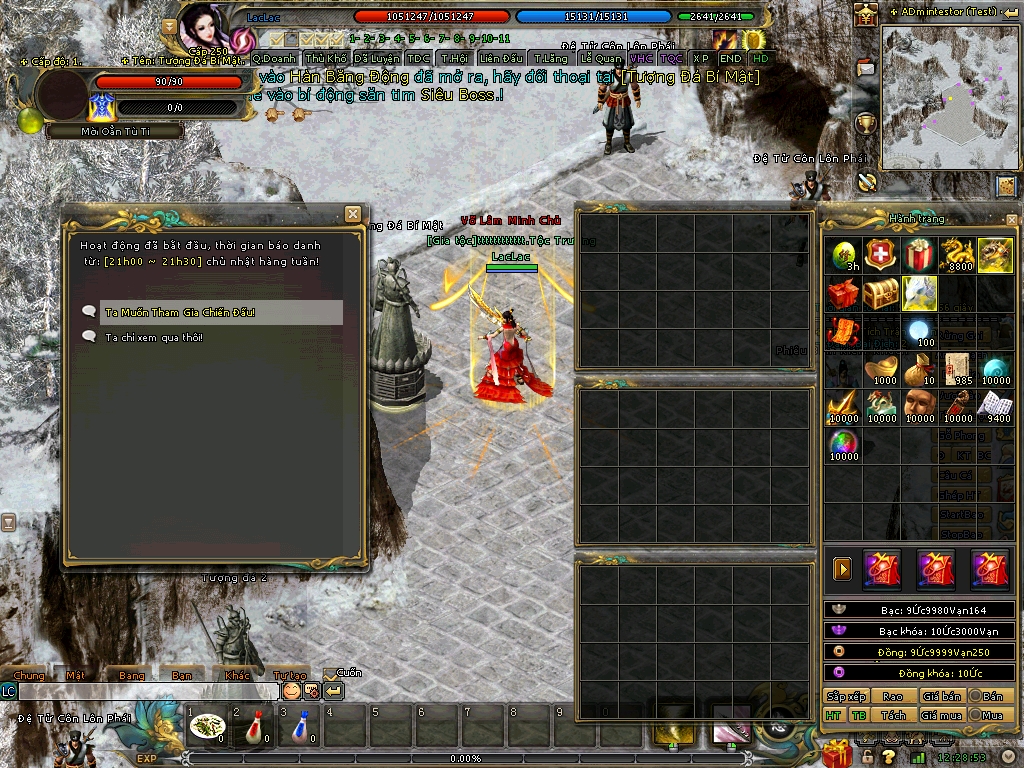This screenshot has height=768, width=1024.
Task: Close the Hành trang inventory panel
Action: 1011,219
